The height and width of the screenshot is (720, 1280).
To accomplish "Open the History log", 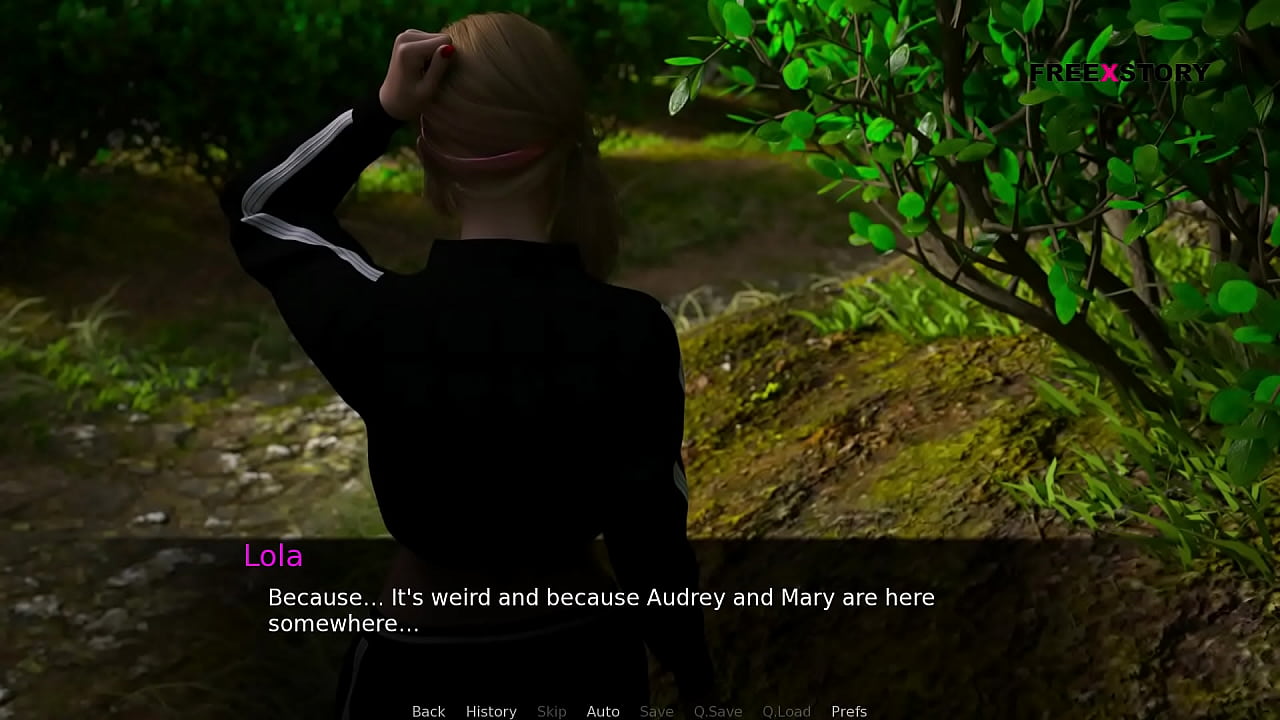I will point(491,711).
